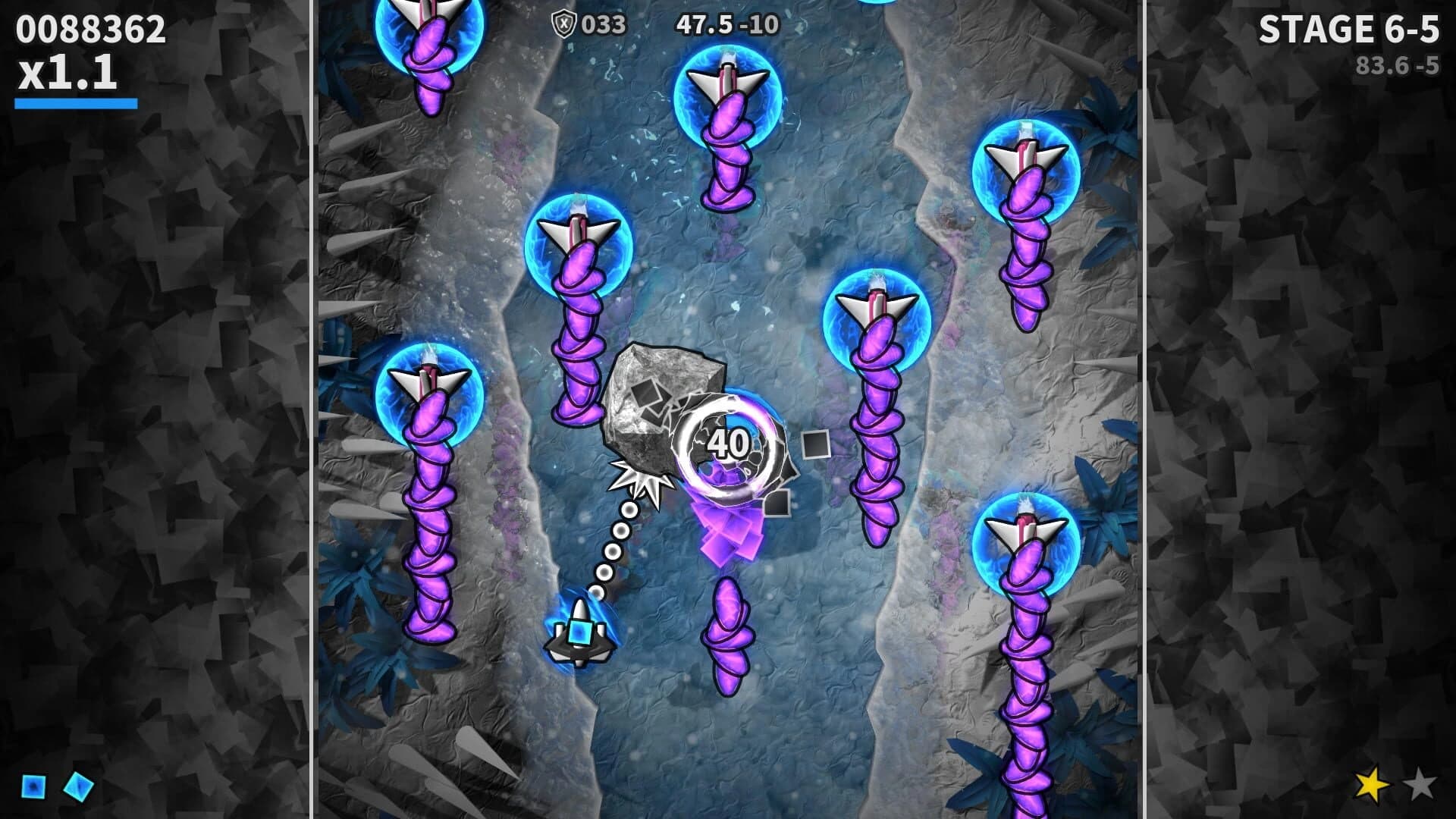Click the white combo ring showing 40
Viewport: 1456px width, 819px height.
(728, 444)
